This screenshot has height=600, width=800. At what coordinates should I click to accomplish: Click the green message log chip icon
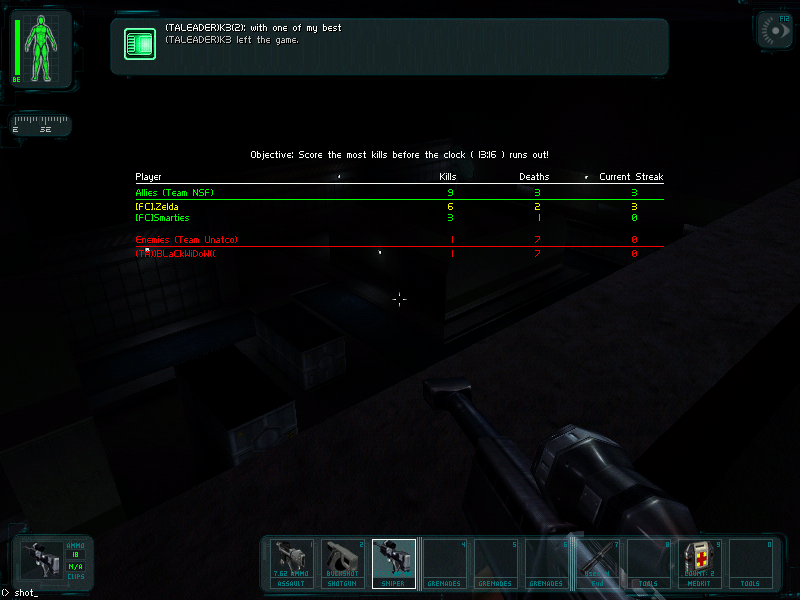click(x=139, y=44)
